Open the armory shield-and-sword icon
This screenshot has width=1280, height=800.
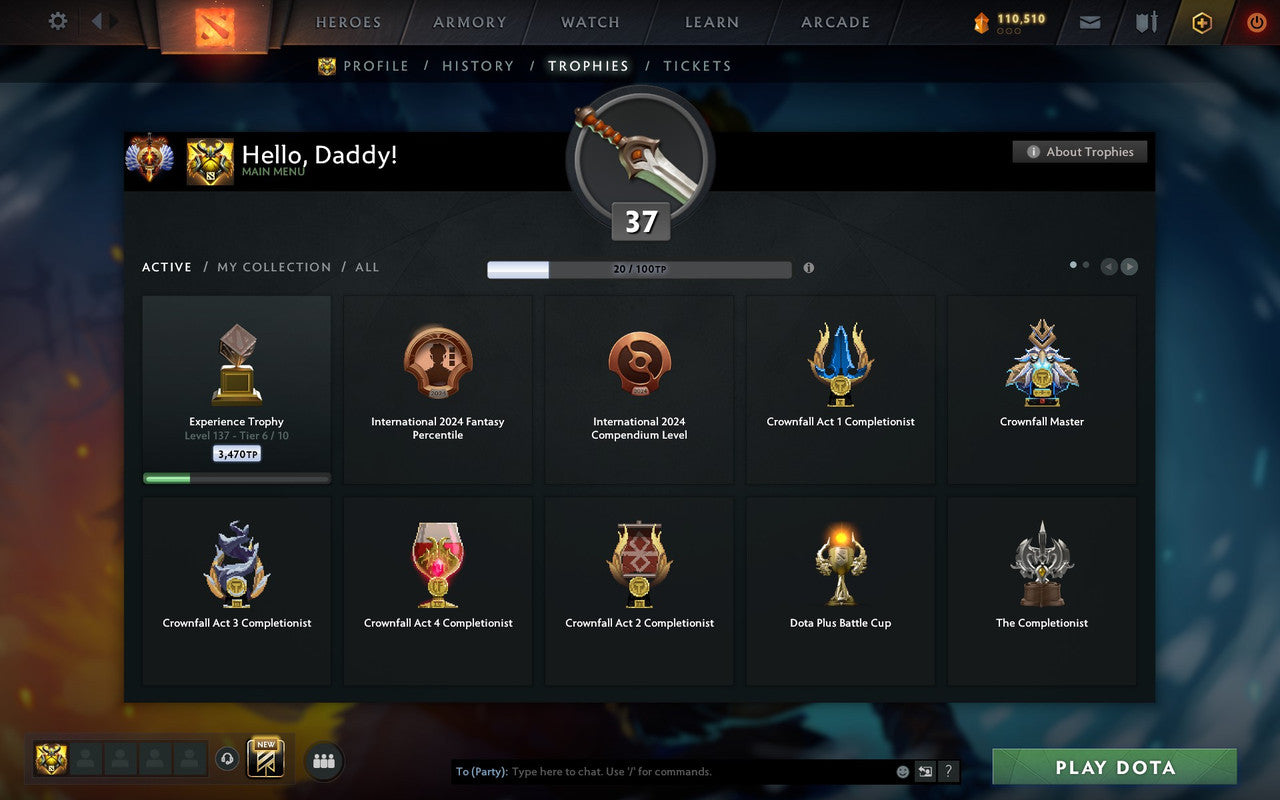point(1145,22)
